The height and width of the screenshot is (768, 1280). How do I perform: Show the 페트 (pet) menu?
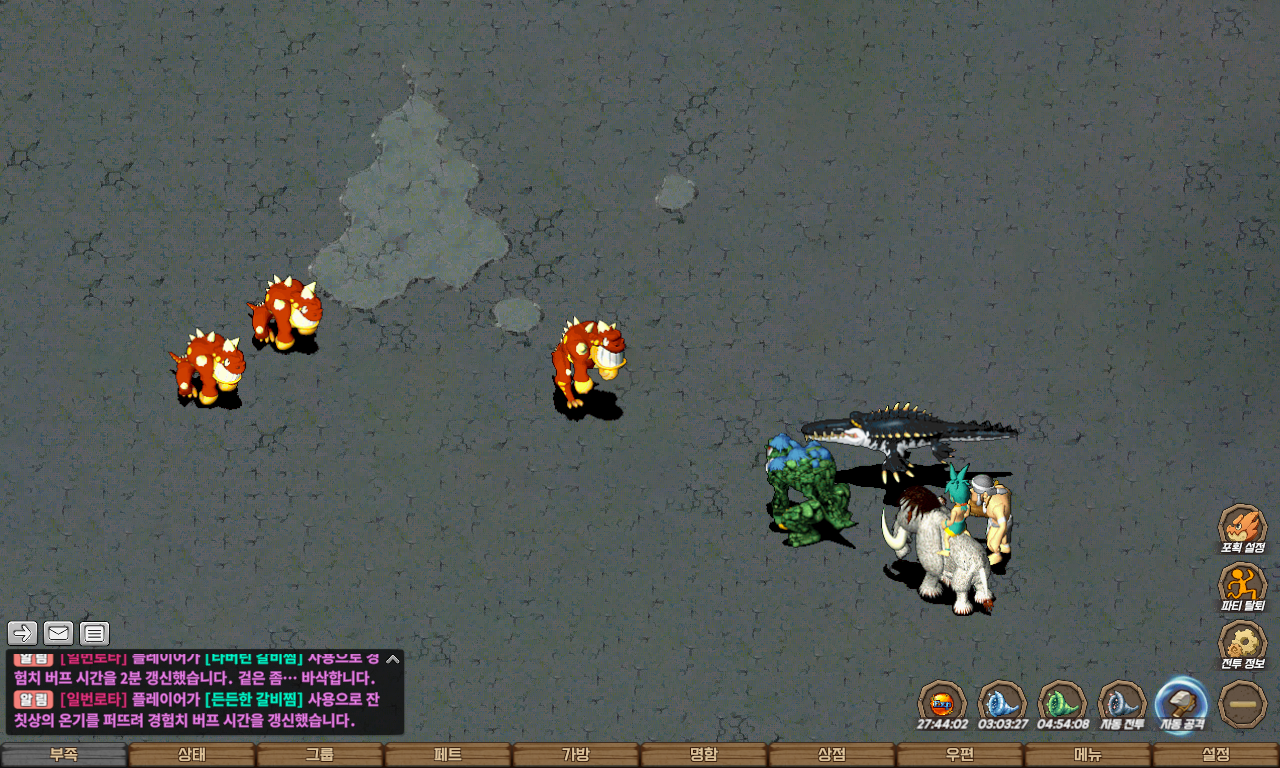coord(448,755)
